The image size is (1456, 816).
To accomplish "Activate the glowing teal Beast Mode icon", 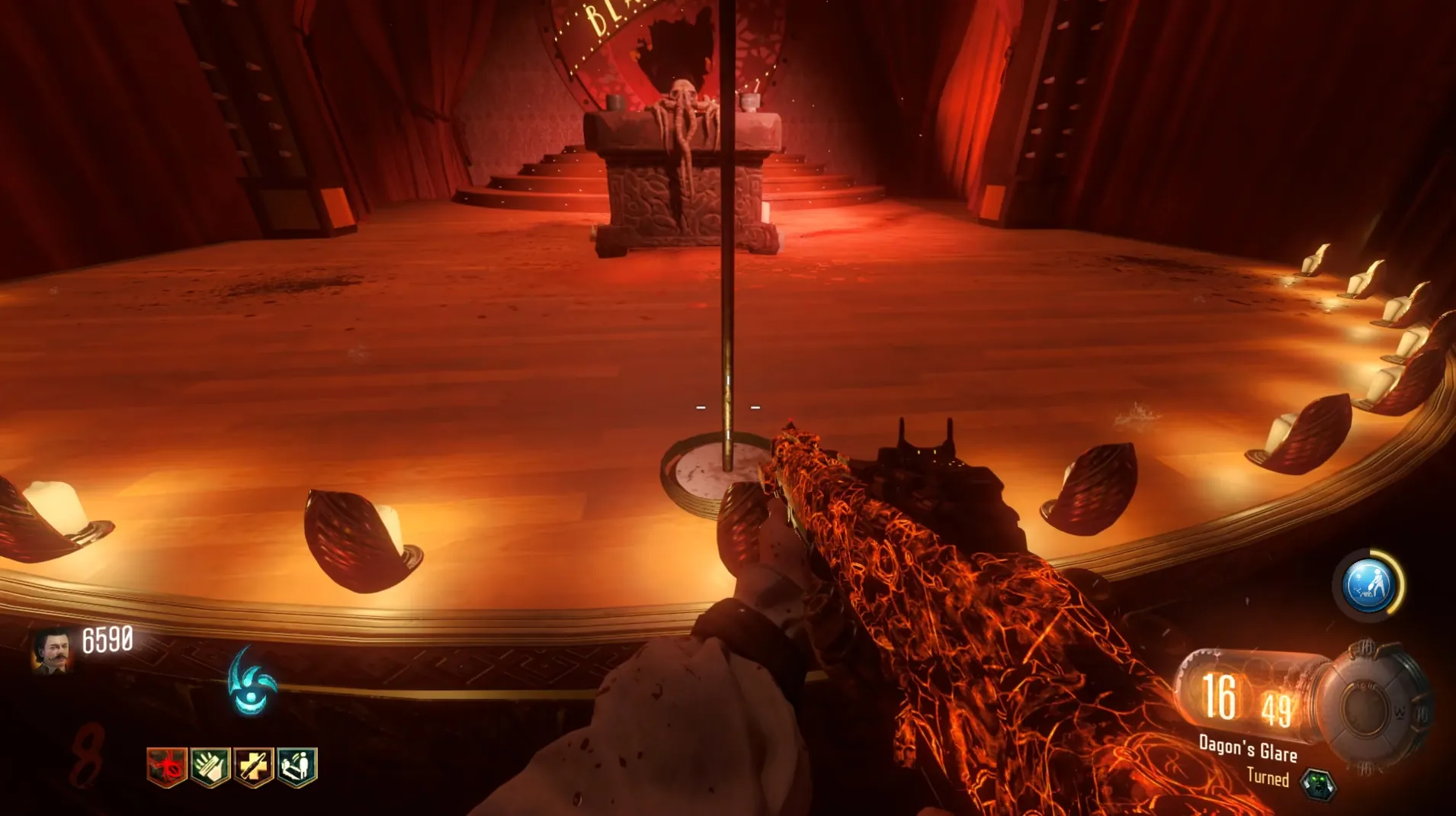I will pos(252,683).
